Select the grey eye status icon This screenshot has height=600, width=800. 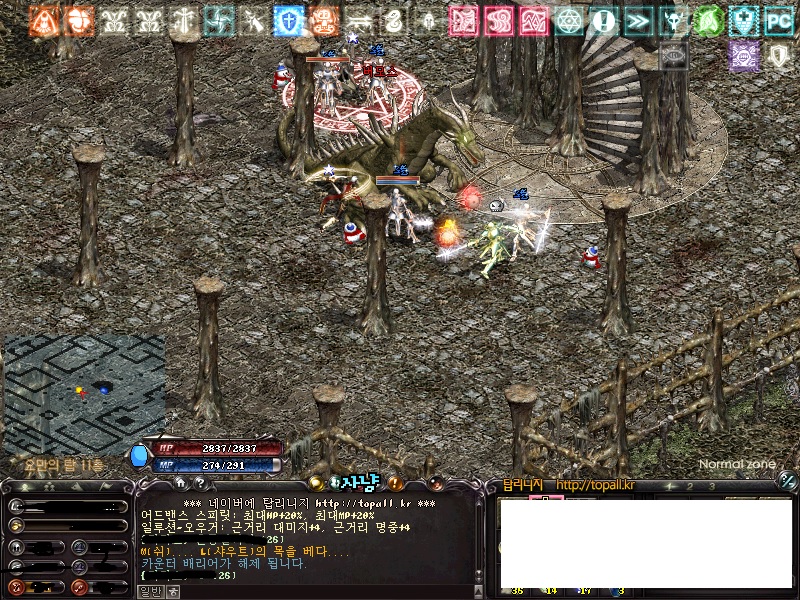(x=673, y=56)
